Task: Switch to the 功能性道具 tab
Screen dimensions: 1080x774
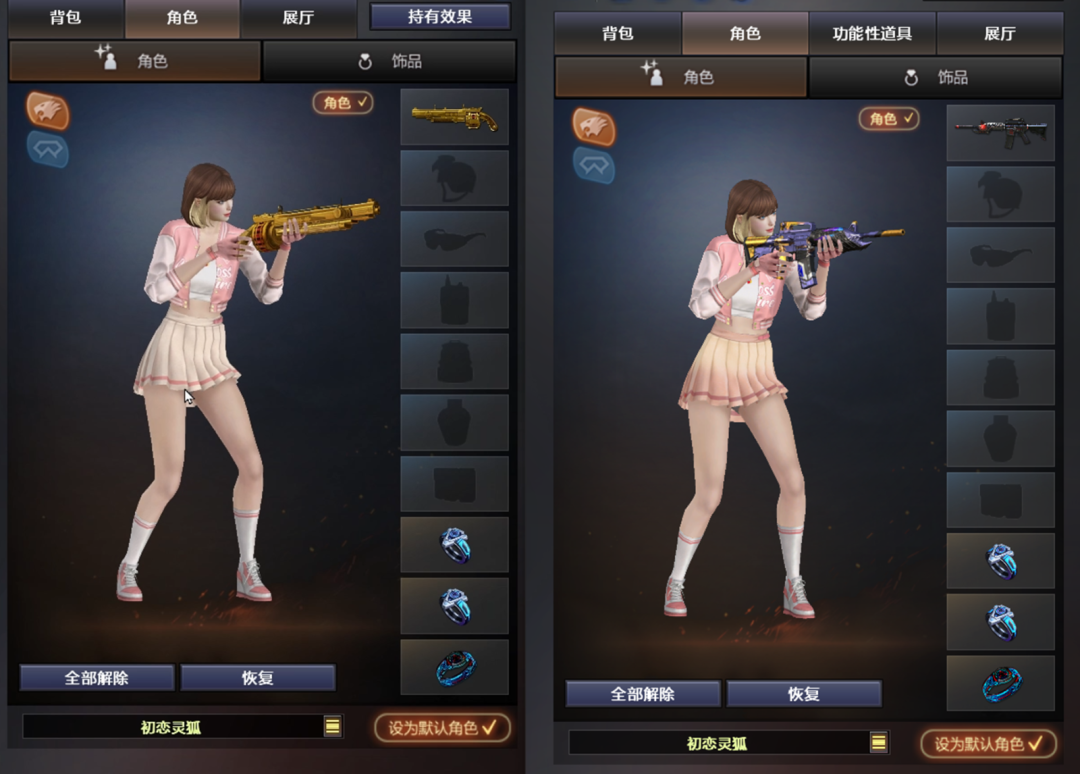Action: point(872,34)
